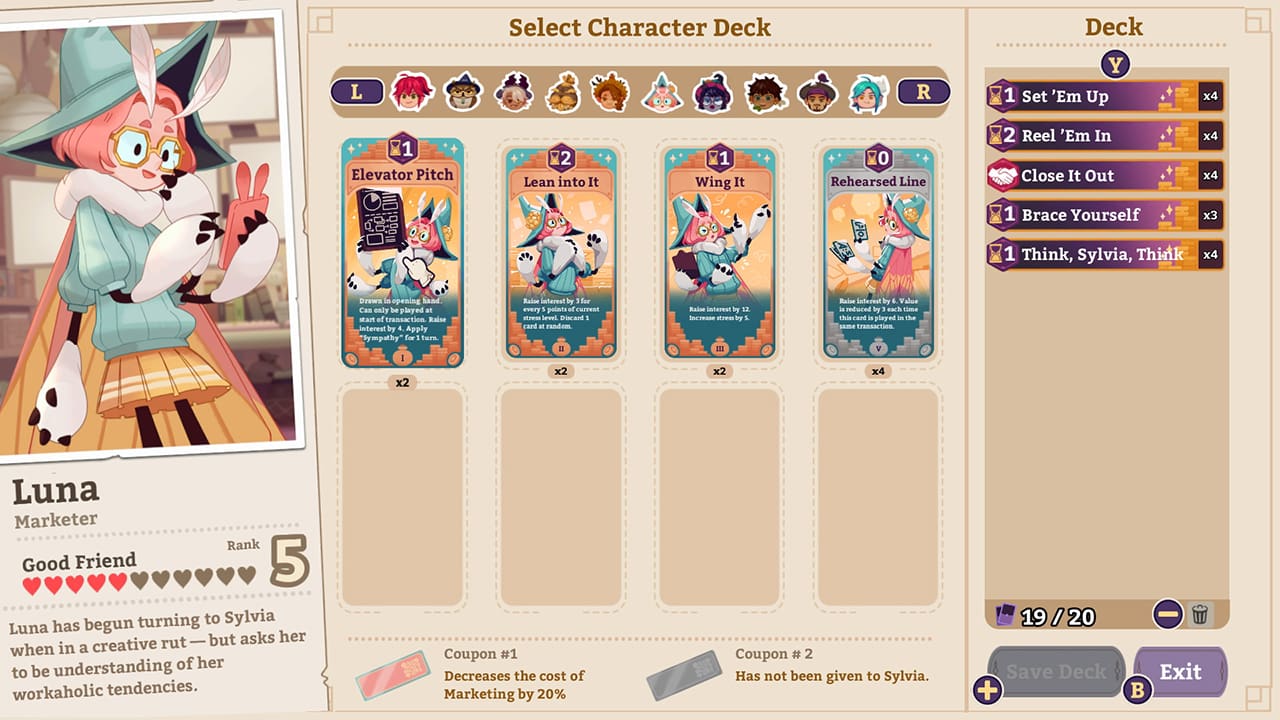Remove Brace Yourself from the deck list
Viewport: 1280px width, 720px height.
coord(1100,215)
